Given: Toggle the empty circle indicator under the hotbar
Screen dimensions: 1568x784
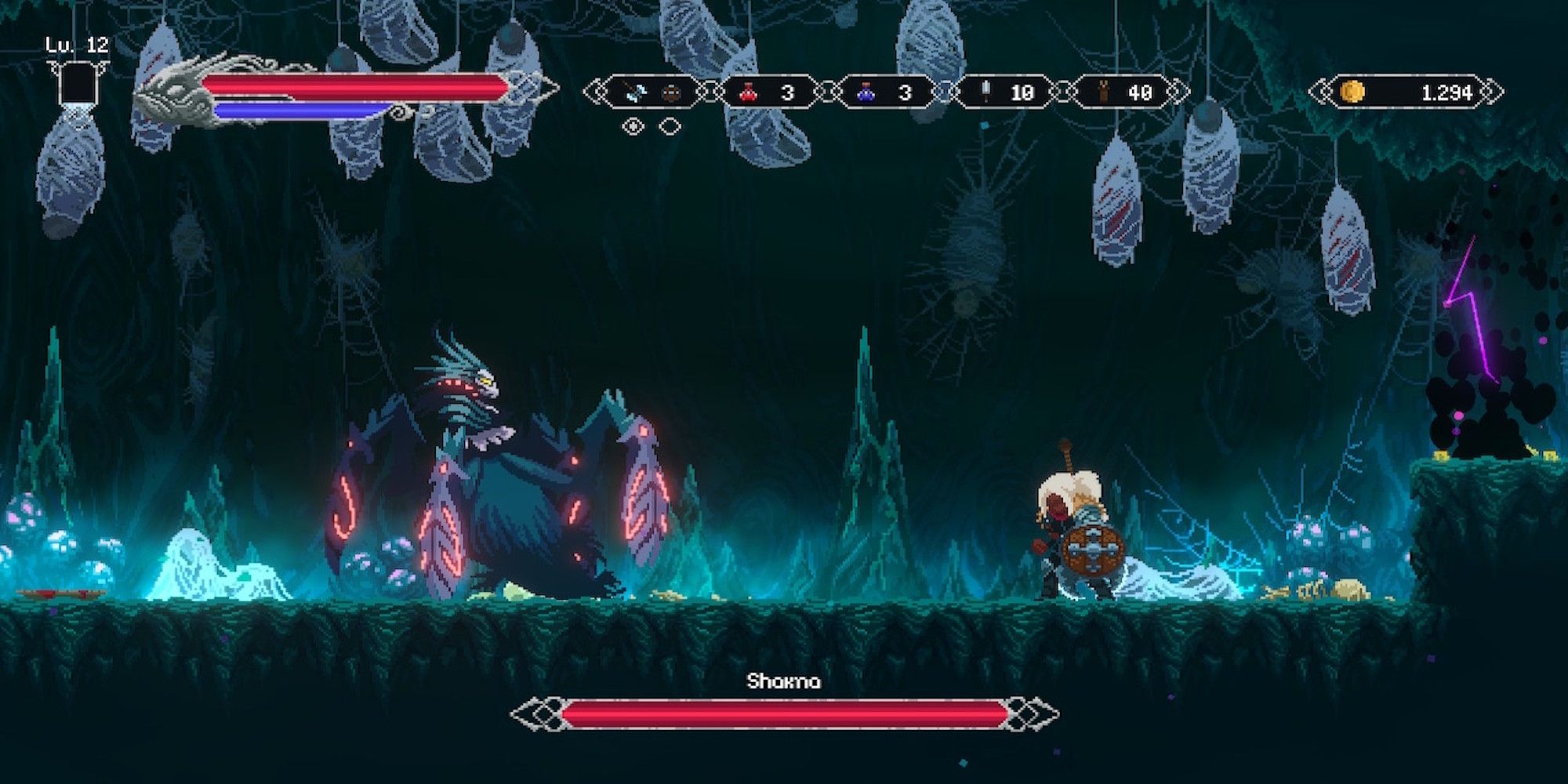Looking at the screenshot, I should 669,127.
